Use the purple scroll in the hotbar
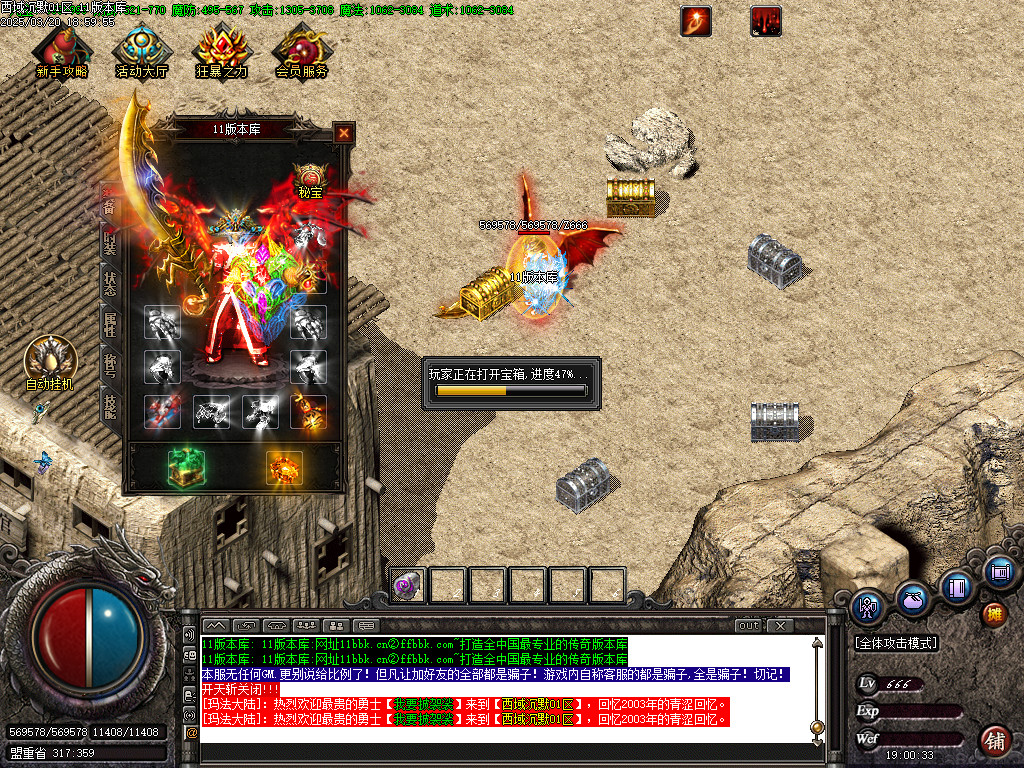Screen dimensions: 1024x768 pyautogui.click(x=406, y=585)
